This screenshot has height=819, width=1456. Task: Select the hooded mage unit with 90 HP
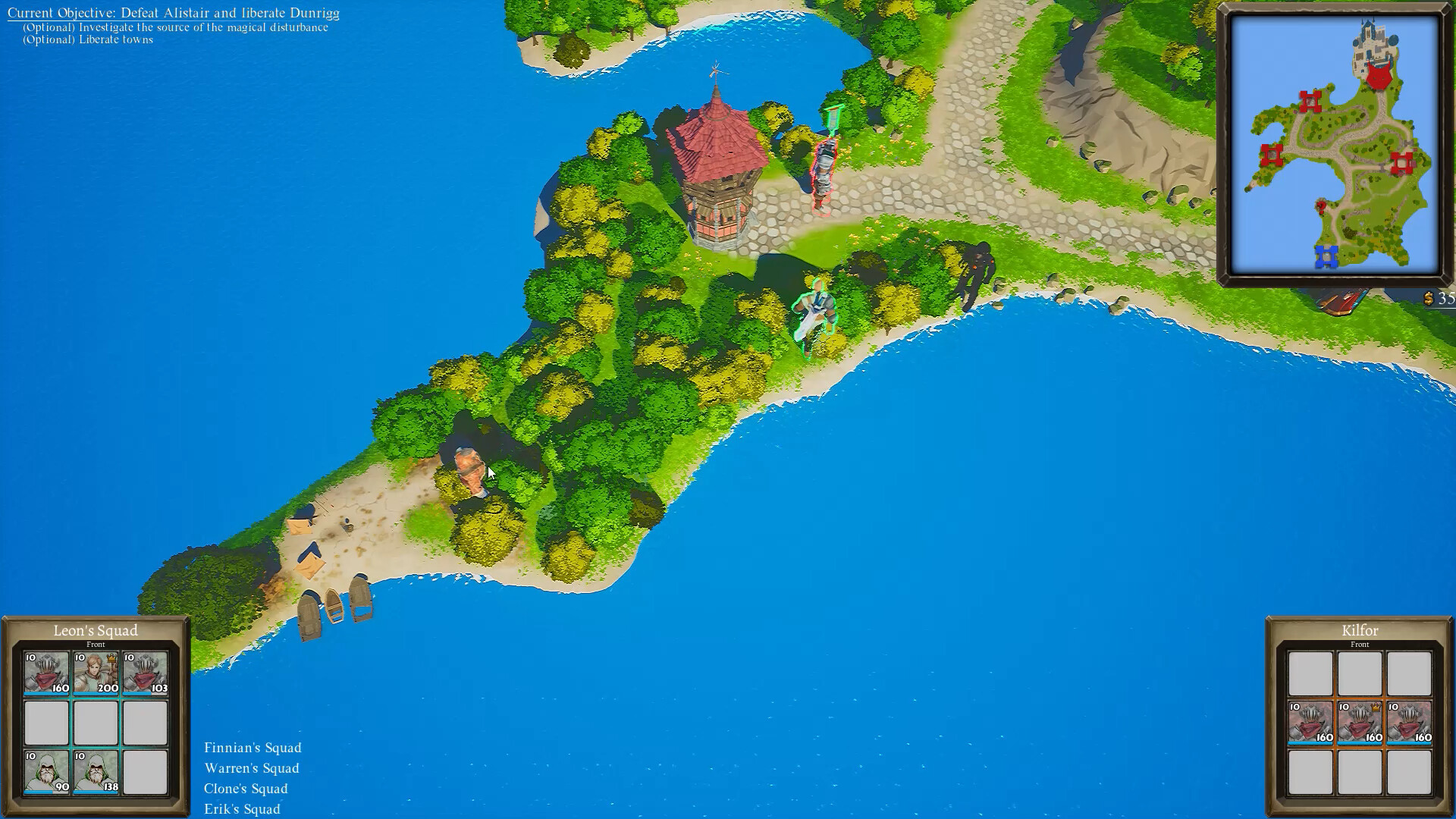click(45, 773)
